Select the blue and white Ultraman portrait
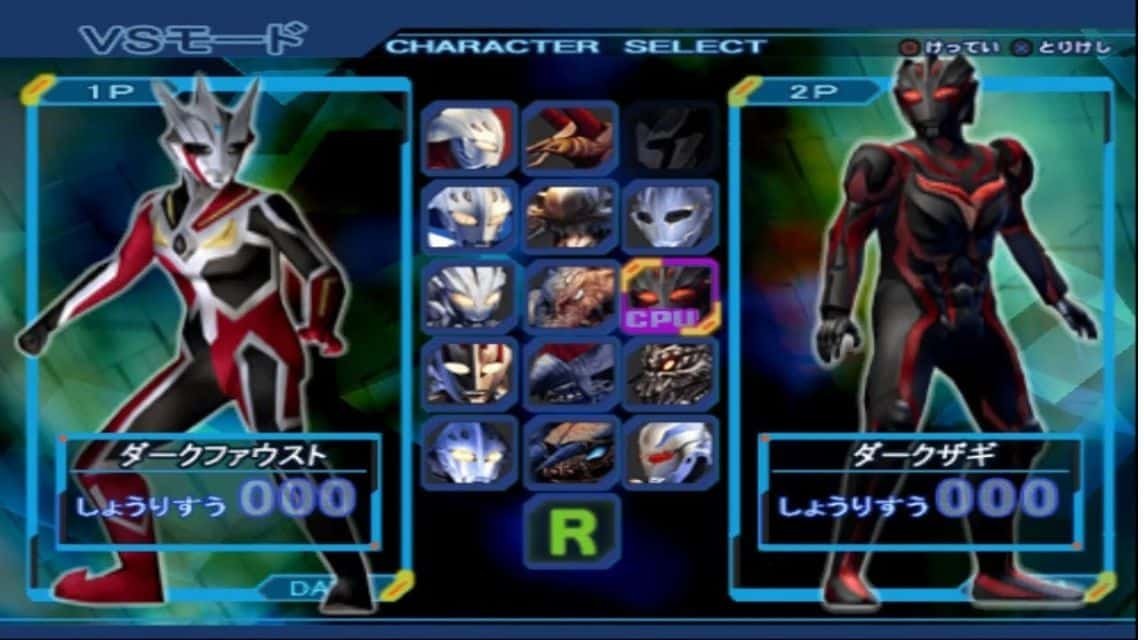The height and width of the screenshot is (640, 1144). click(x=469, y=216)
